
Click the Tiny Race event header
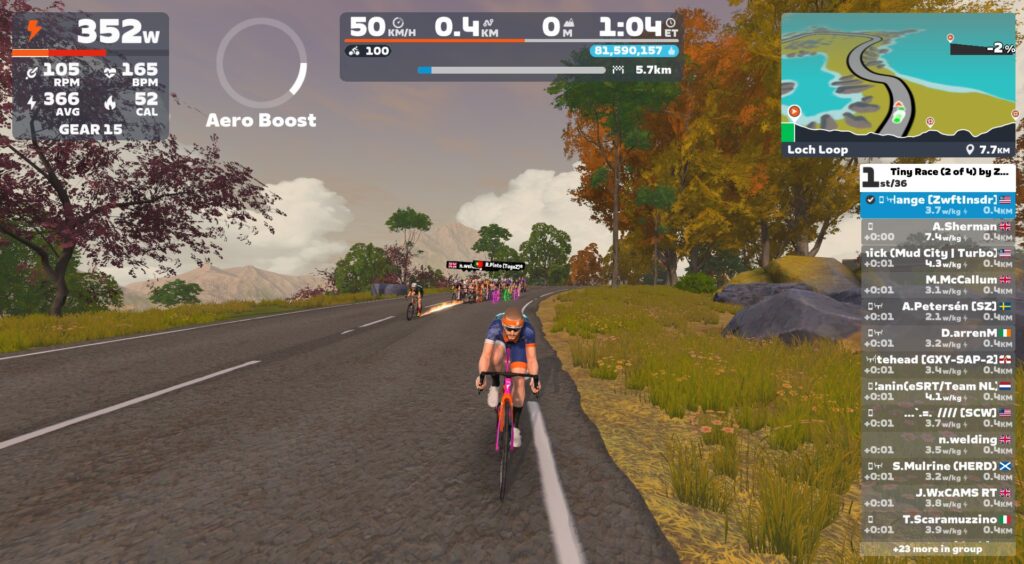point(938,177)
